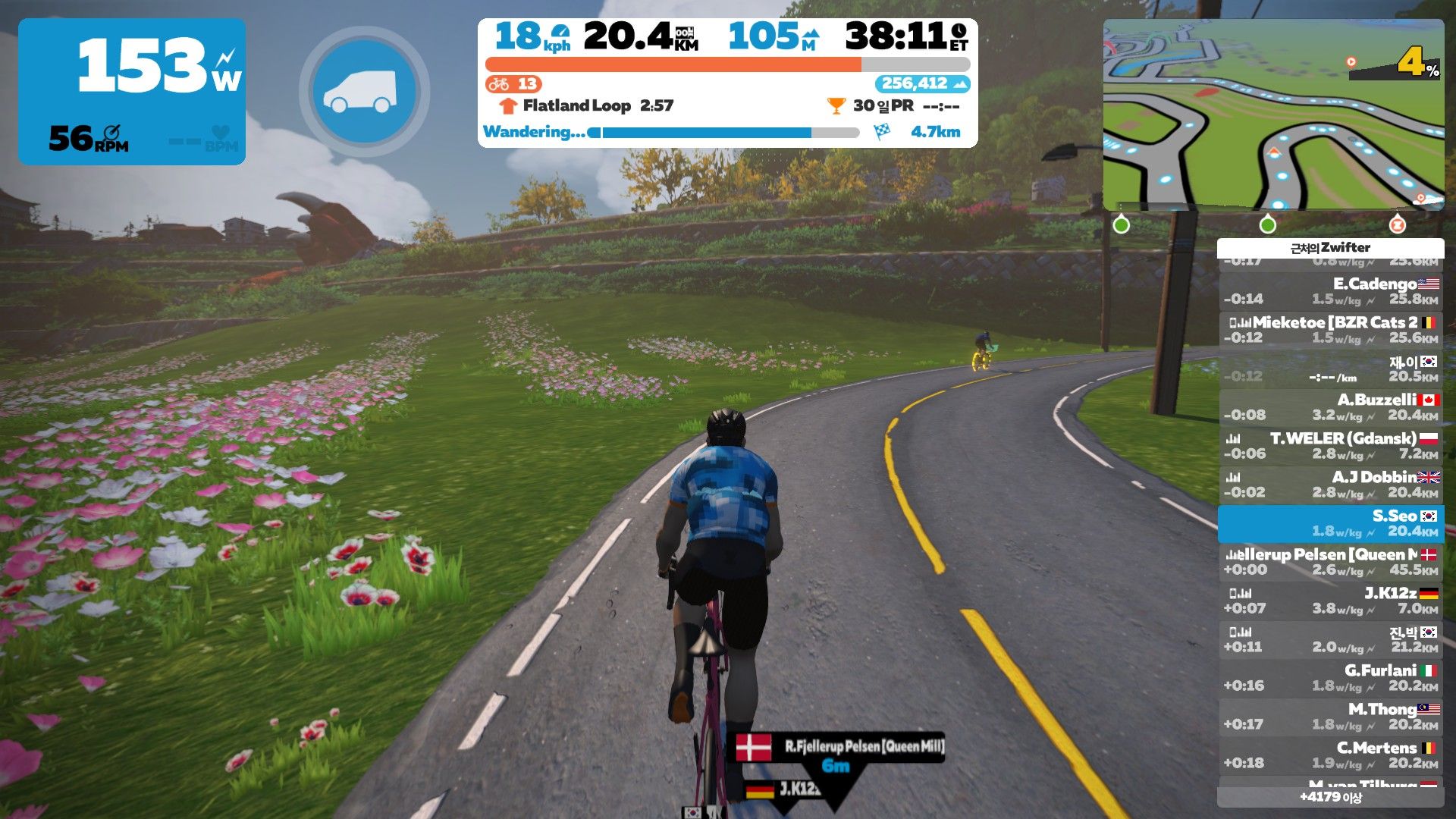This screenshot has width=1456, height=819.
Task: Select rider E.Cadengo in nearby list
Action: click(1331, 291)
